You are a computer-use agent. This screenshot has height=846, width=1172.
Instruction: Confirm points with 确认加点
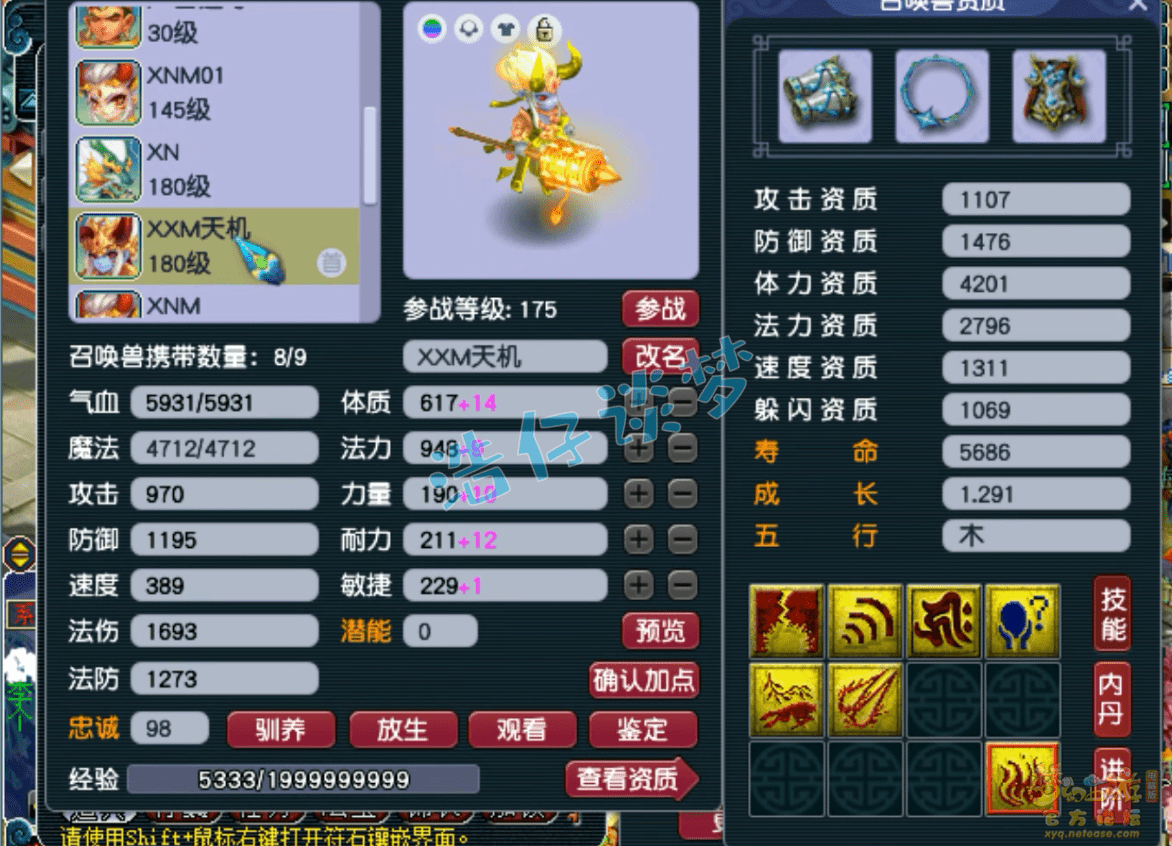pos(644,680)
